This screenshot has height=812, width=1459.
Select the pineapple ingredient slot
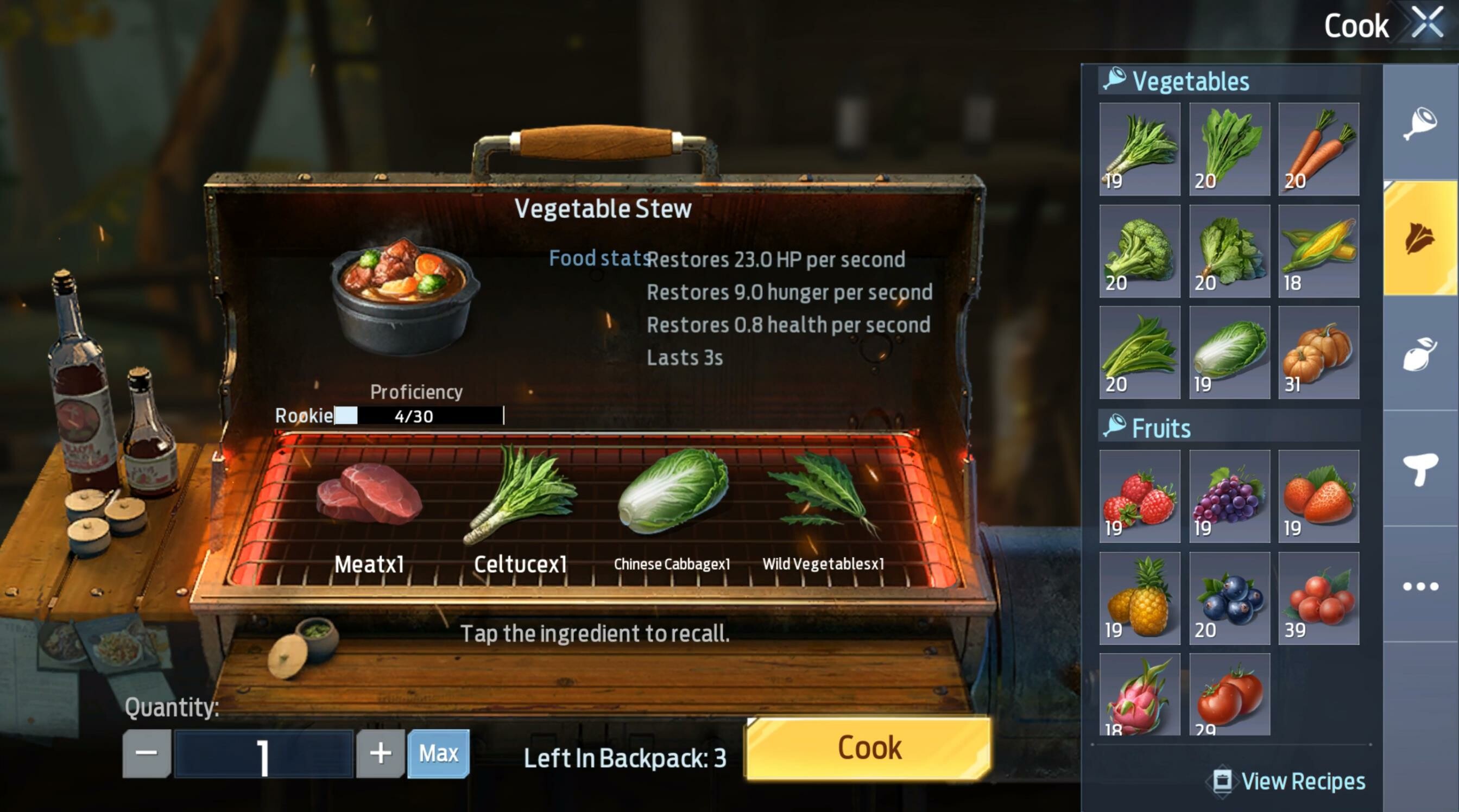tap(1140, 598)
